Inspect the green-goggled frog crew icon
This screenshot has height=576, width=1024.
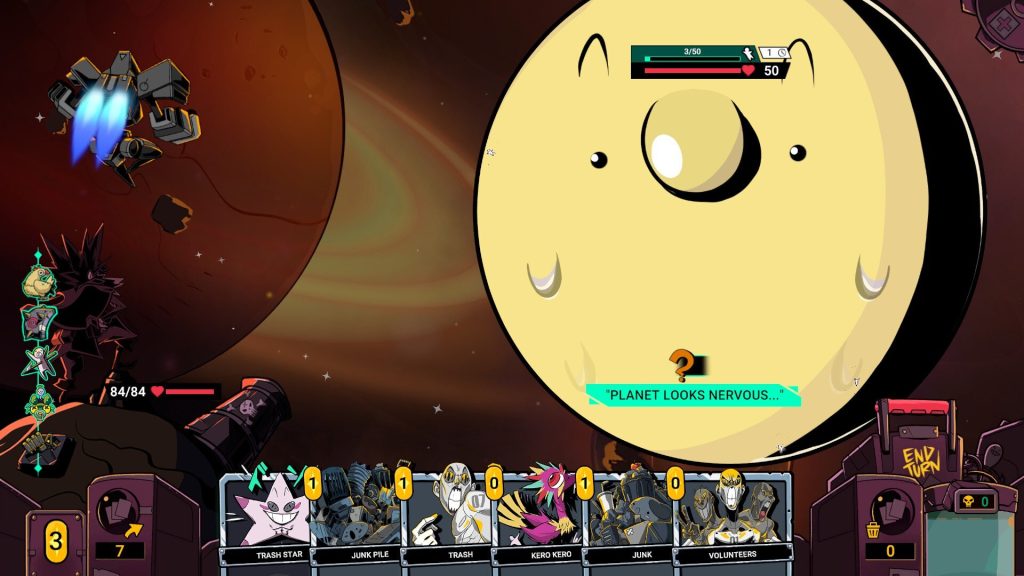[40, 405]
